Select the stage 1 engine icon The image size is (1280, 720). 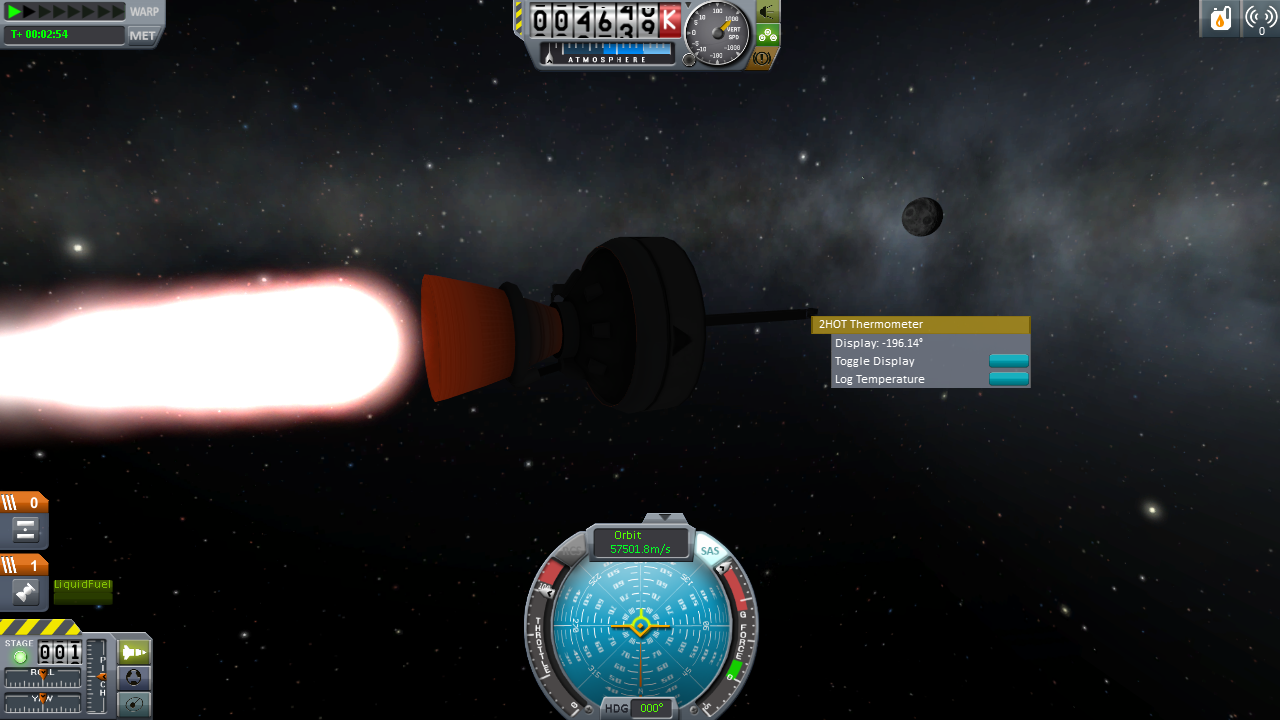pos(26,593)
